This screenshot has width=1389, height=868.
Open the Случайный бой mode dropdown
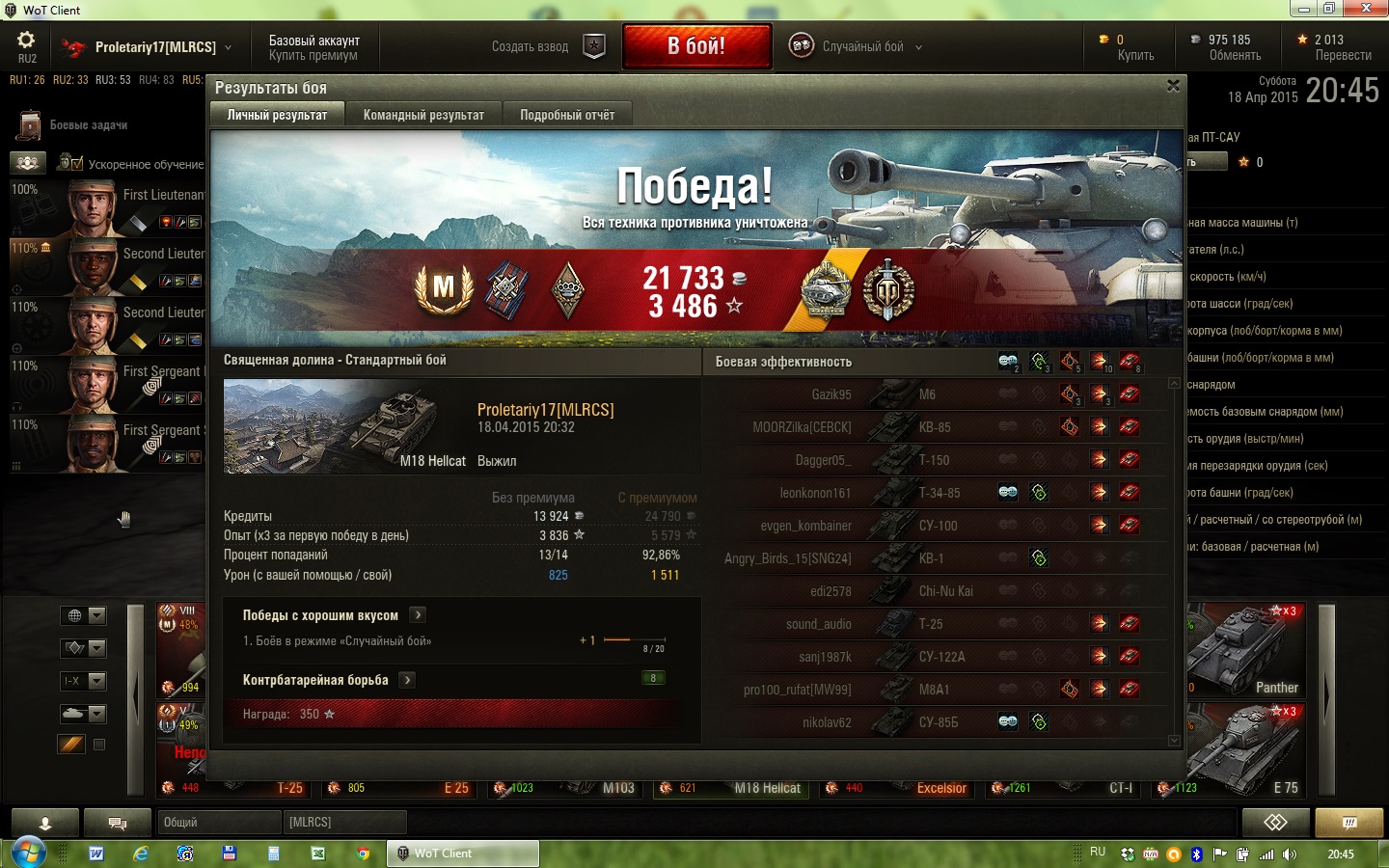tap(857, 46)
